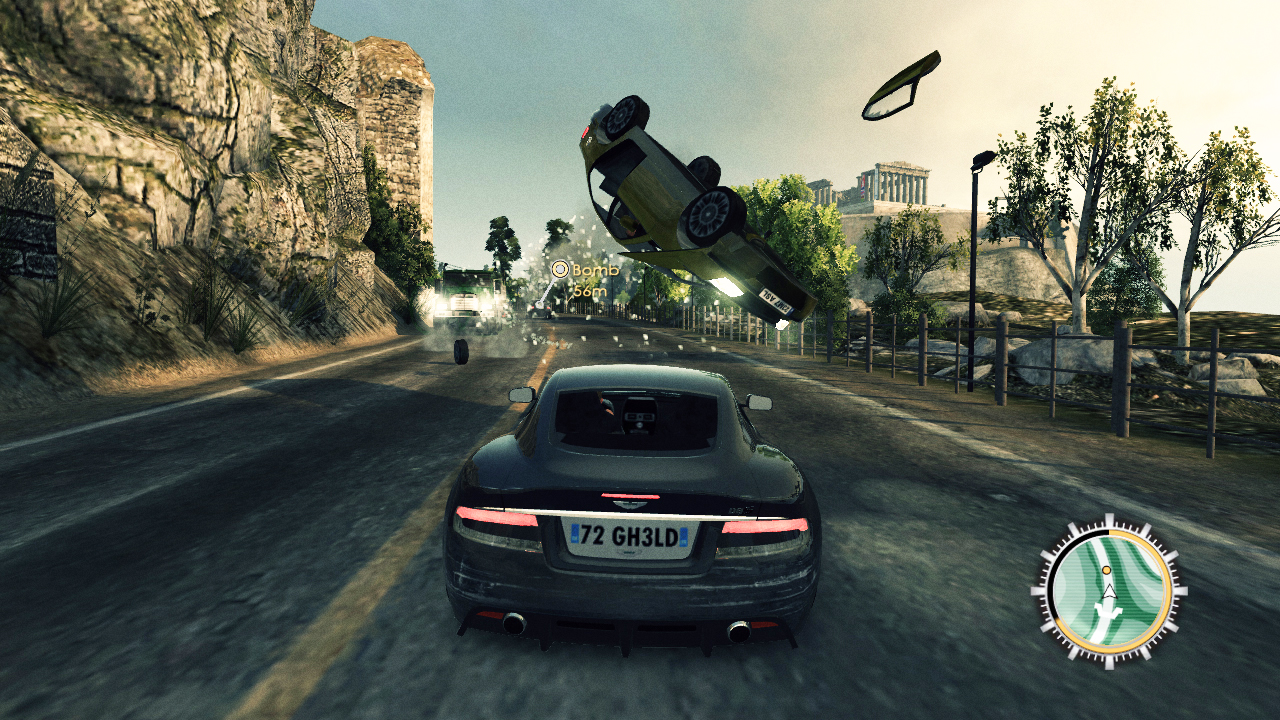Select the Bomb objective marker
This screenshot has height=720, width=1280.
point(560,269)
